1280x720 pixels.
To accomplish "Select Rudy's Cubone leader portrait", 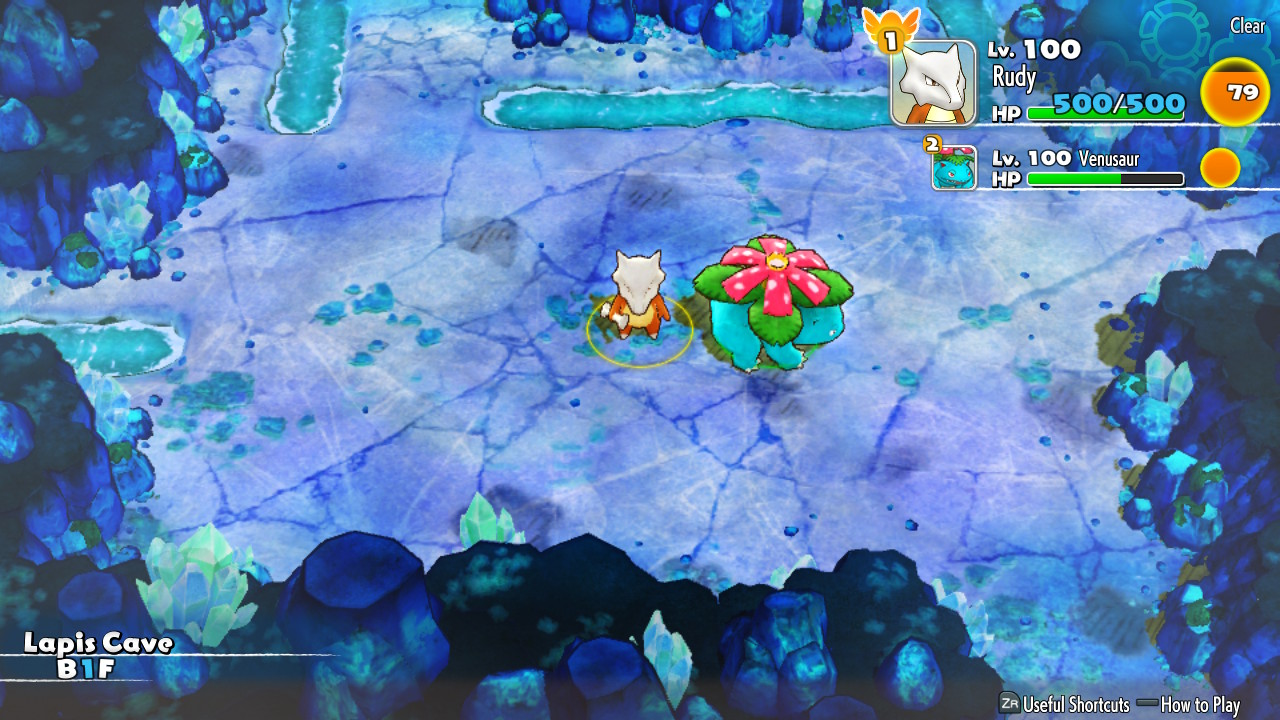I will pyautogui.click(x=933, y=84).
